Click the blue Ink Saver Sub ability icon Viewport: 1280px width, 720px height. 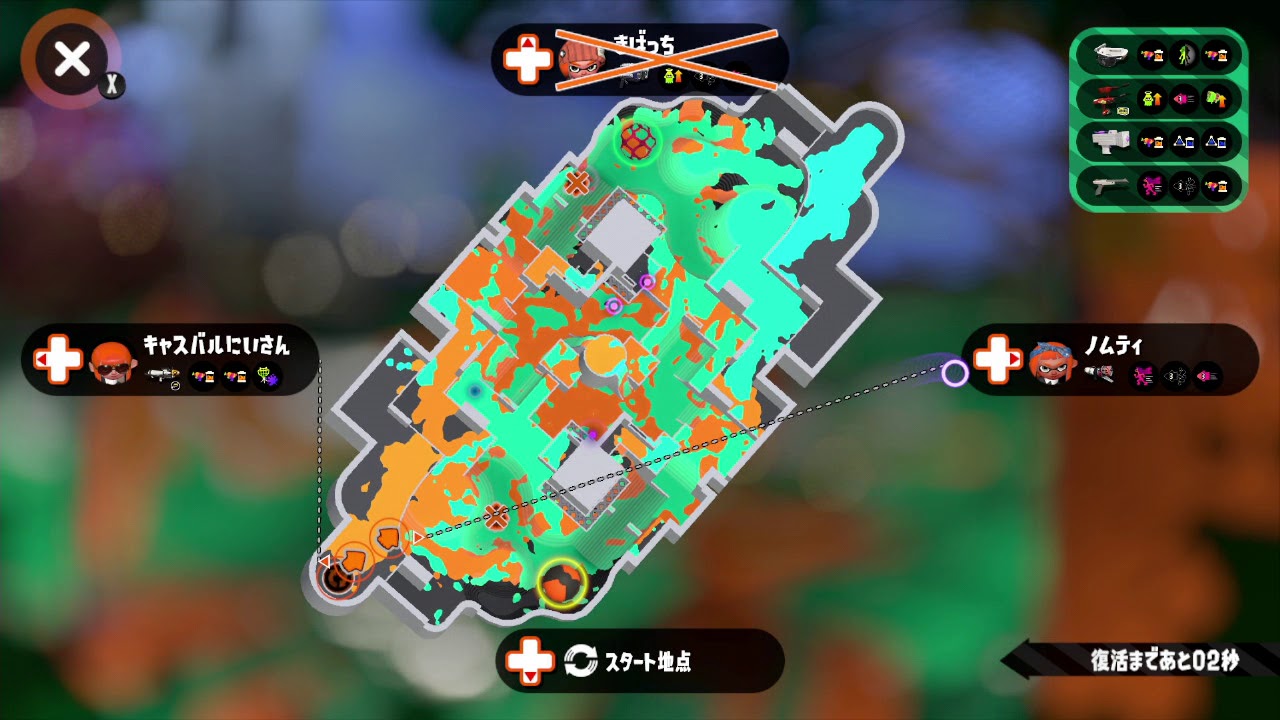click(x=1183, y=141)
